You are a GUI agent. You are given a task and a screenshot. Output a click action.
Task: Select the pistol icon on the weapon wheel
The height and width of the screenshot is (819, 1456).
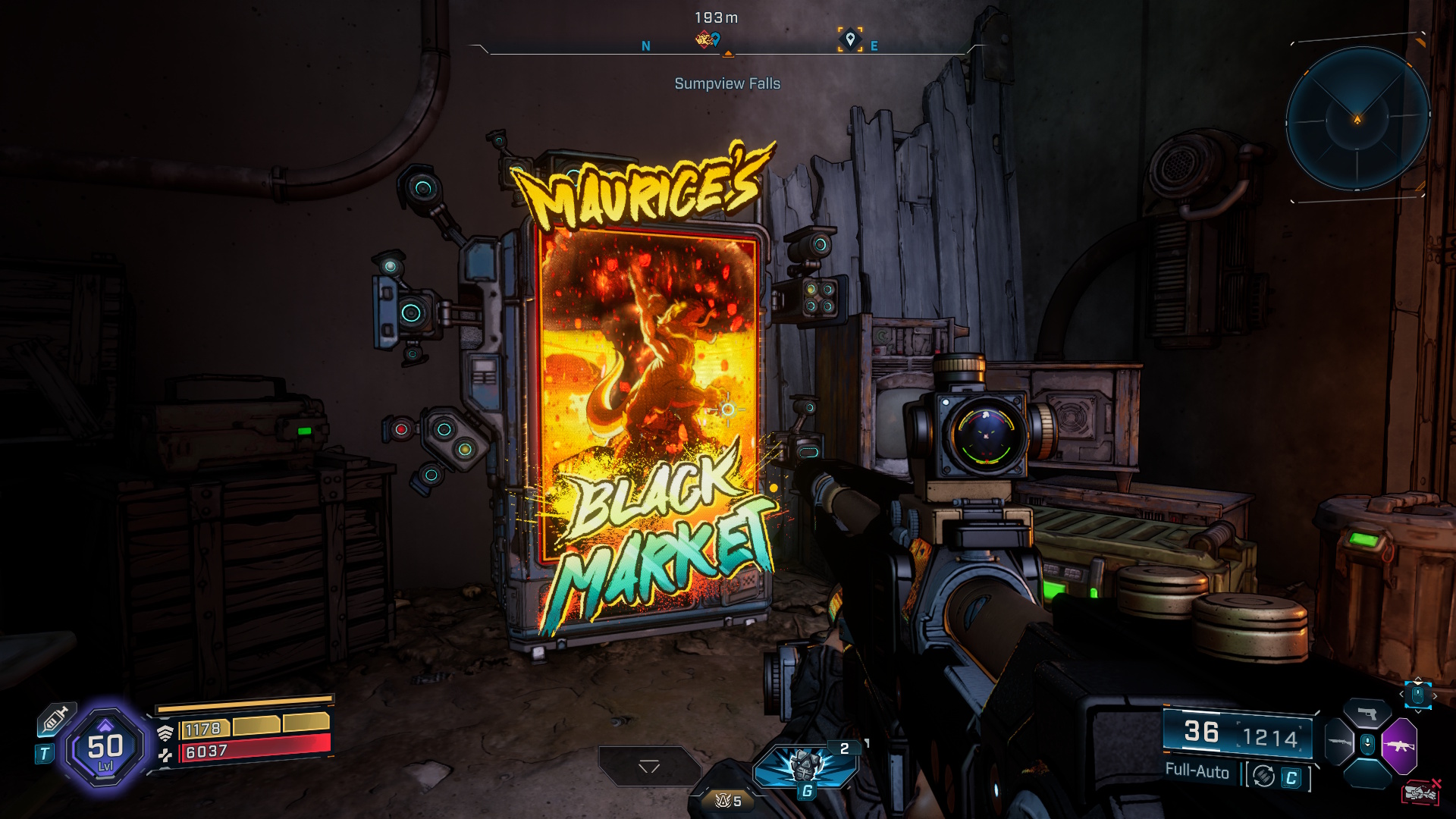pyautogui.click(x=1368, y=711)
